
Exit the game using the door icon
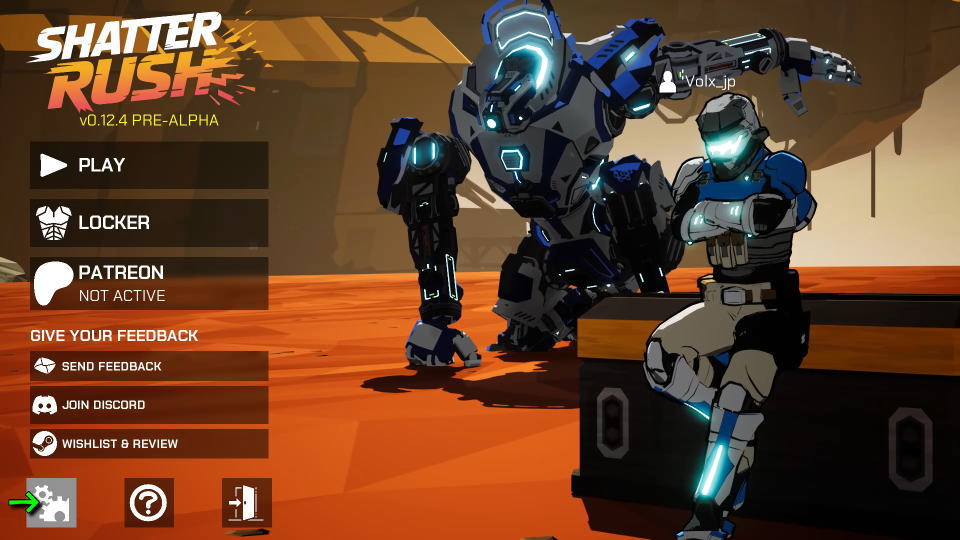click(x=246, y=502)
